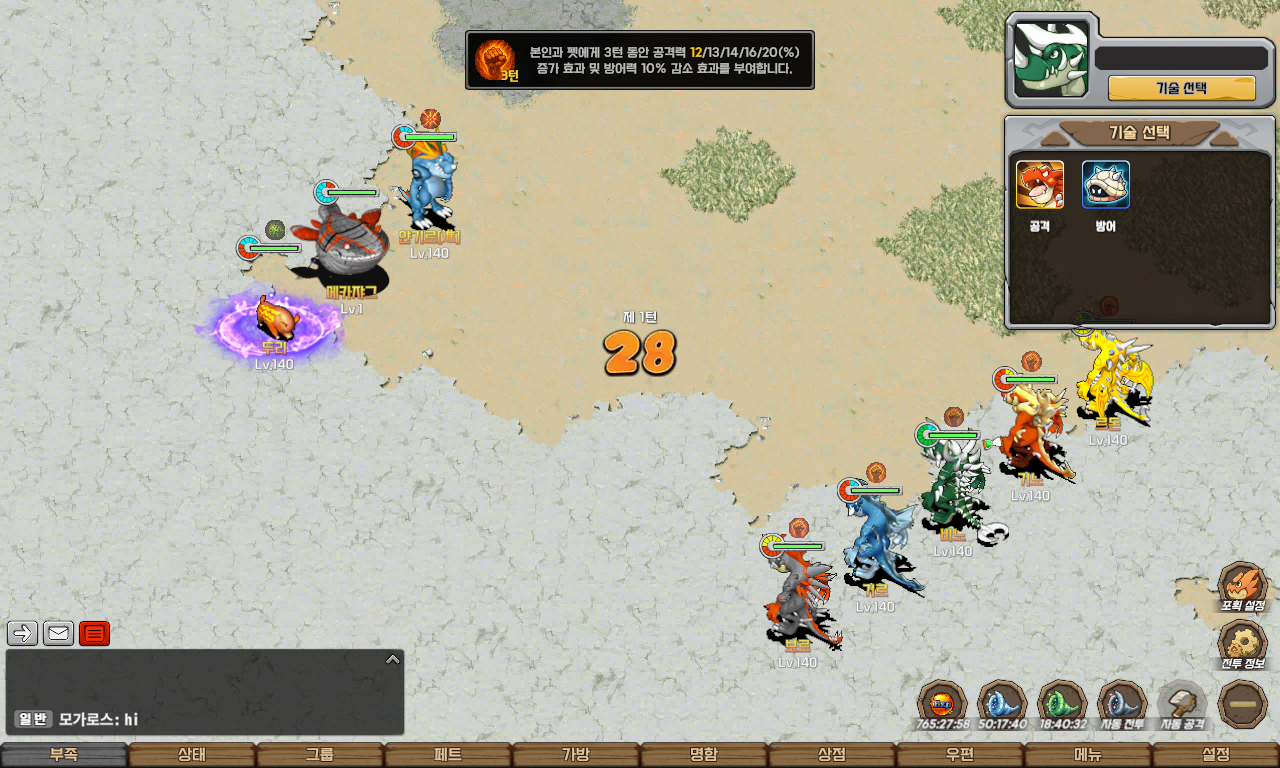
Task: Open the 페트 pet menu
Action: coord(448,755)
